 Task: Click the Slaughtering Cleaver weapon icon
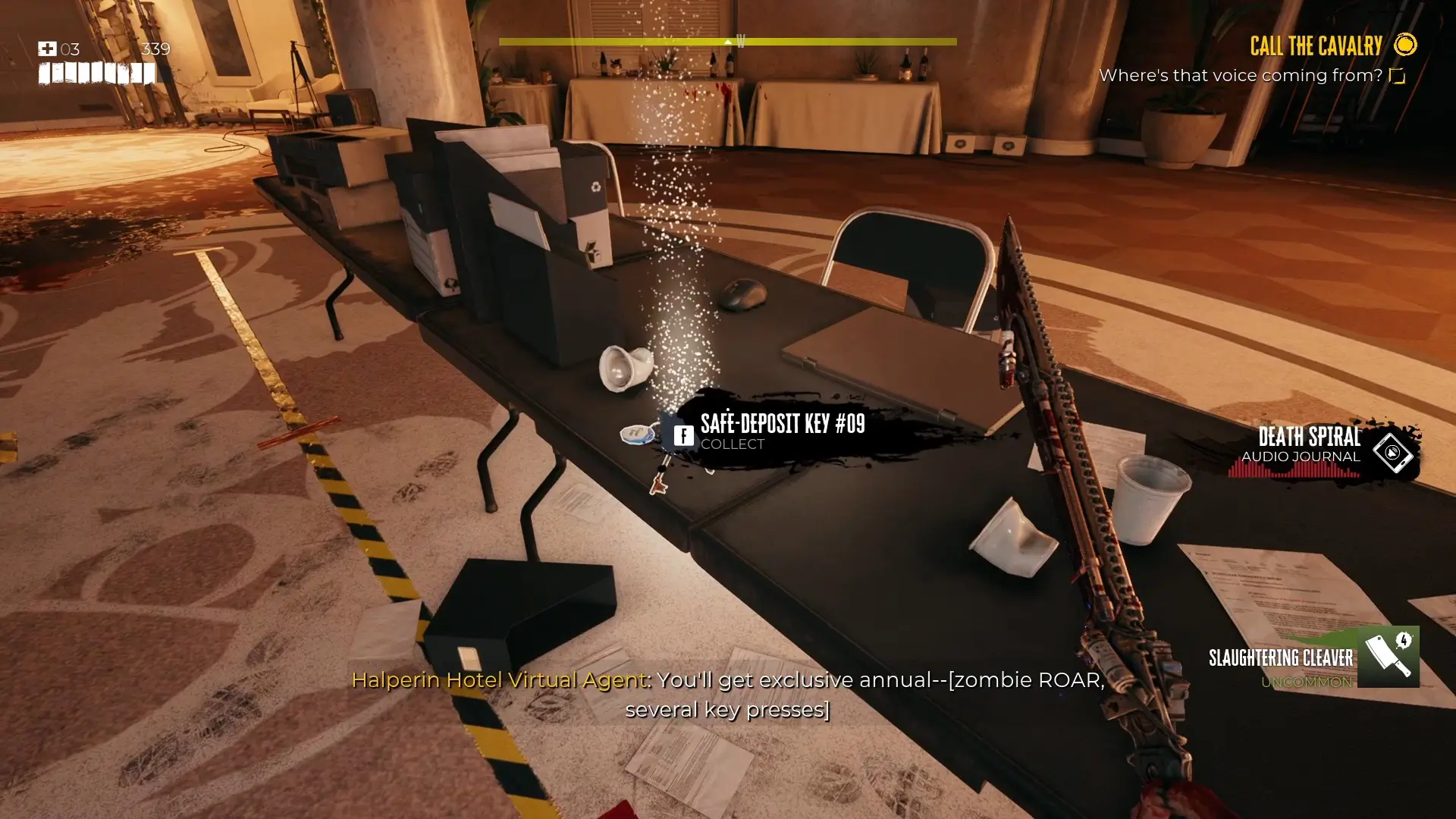tap(1389, 657)
